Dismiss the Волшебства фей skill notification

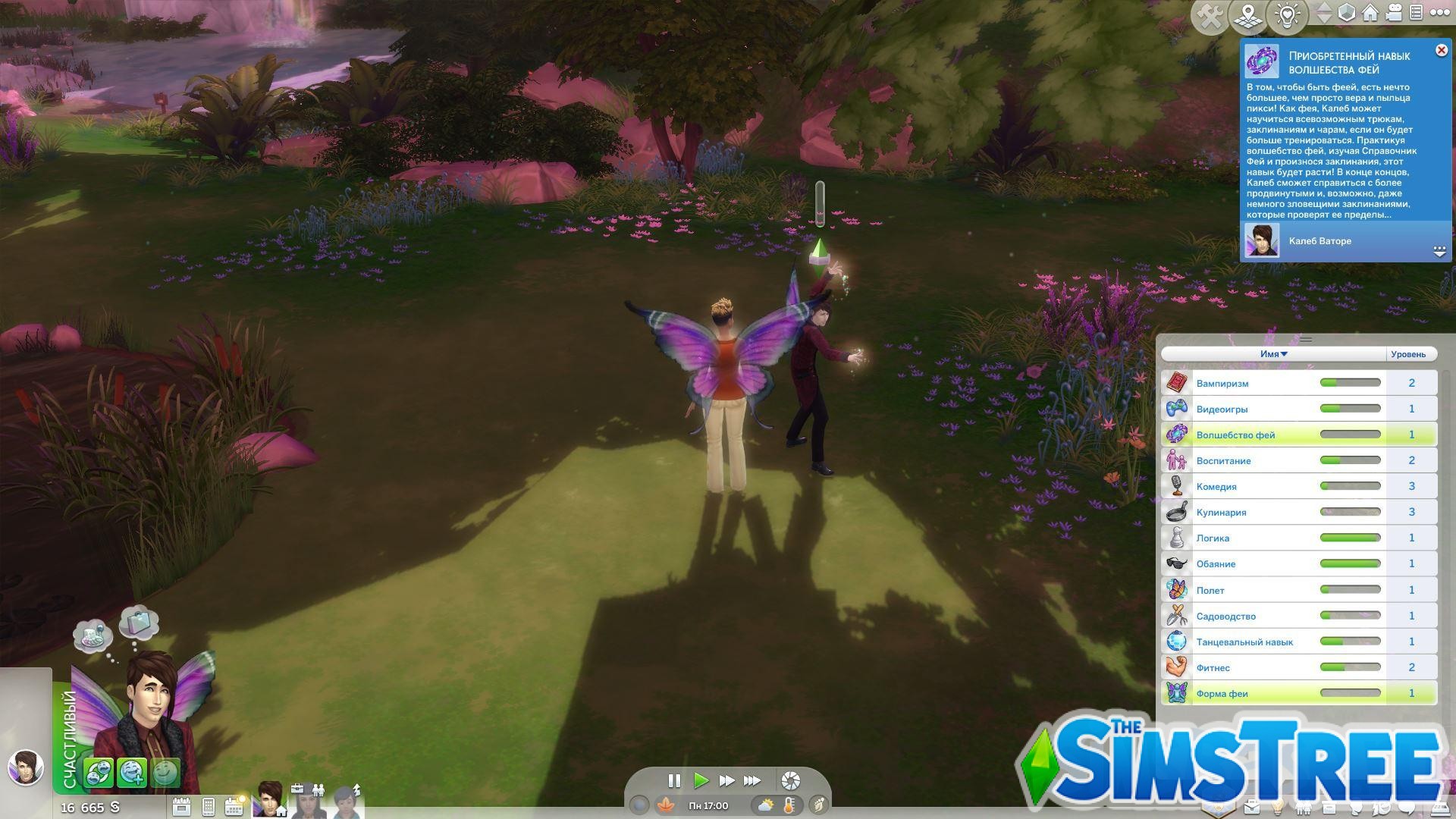click(1442, 50)
